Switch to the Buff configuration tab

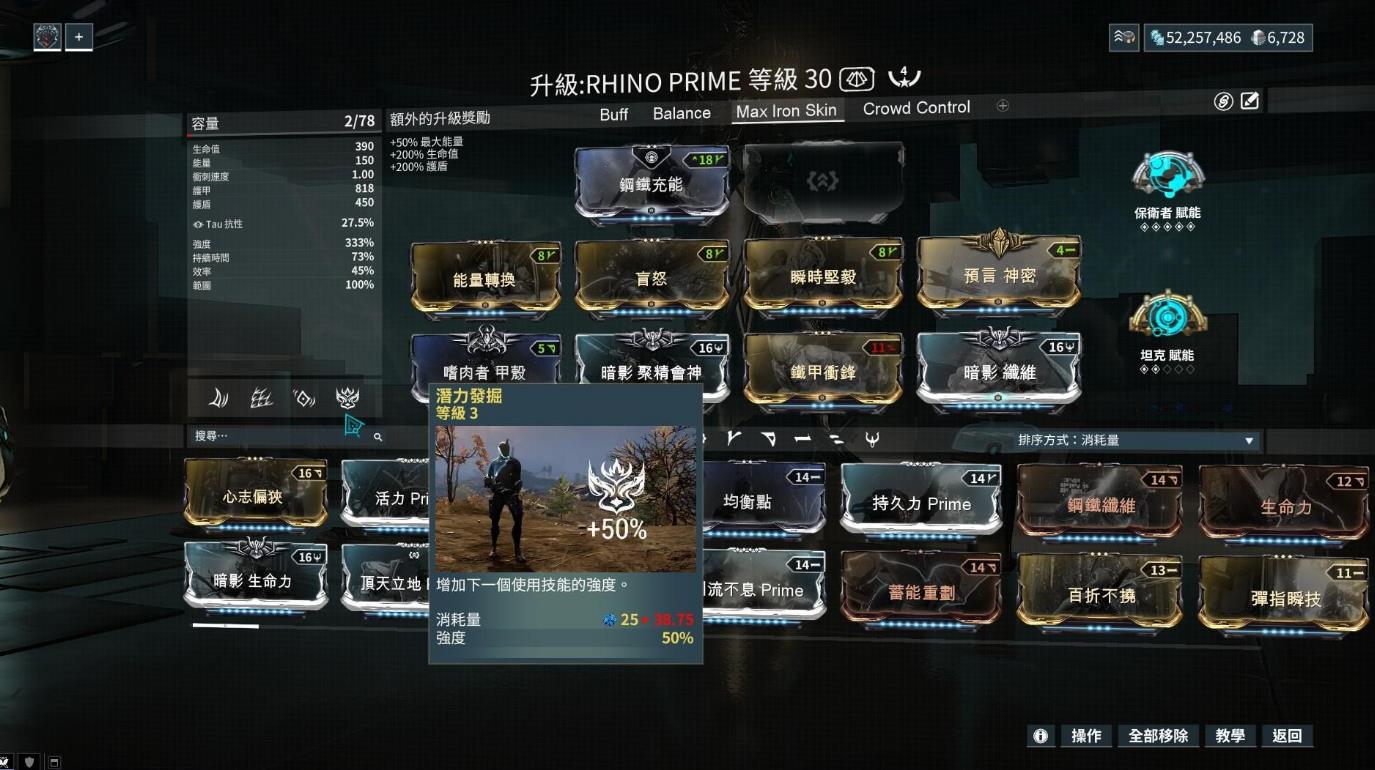(613, 113)
